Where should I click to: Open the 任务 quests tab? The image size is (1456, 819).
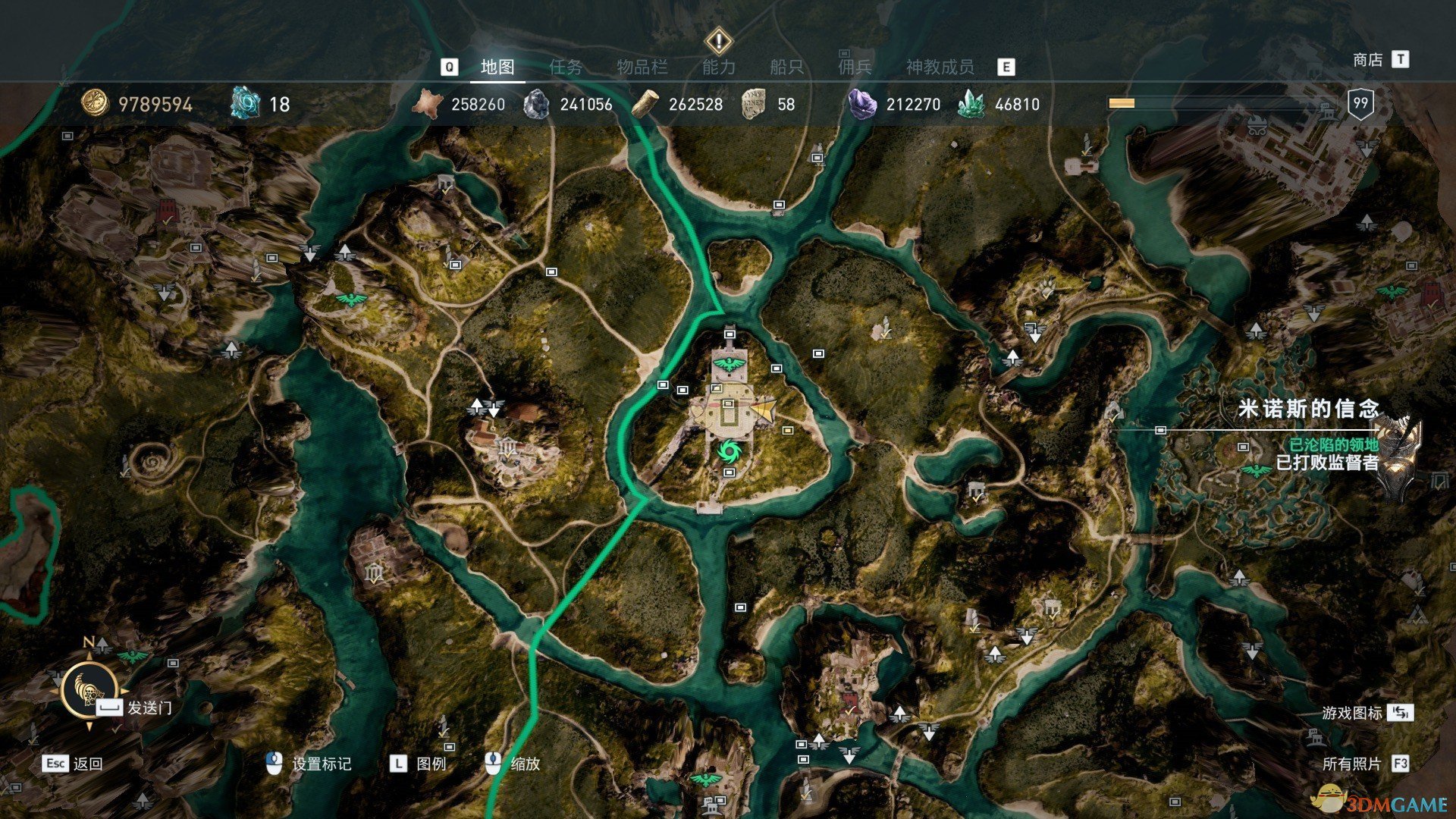[566, 67]
